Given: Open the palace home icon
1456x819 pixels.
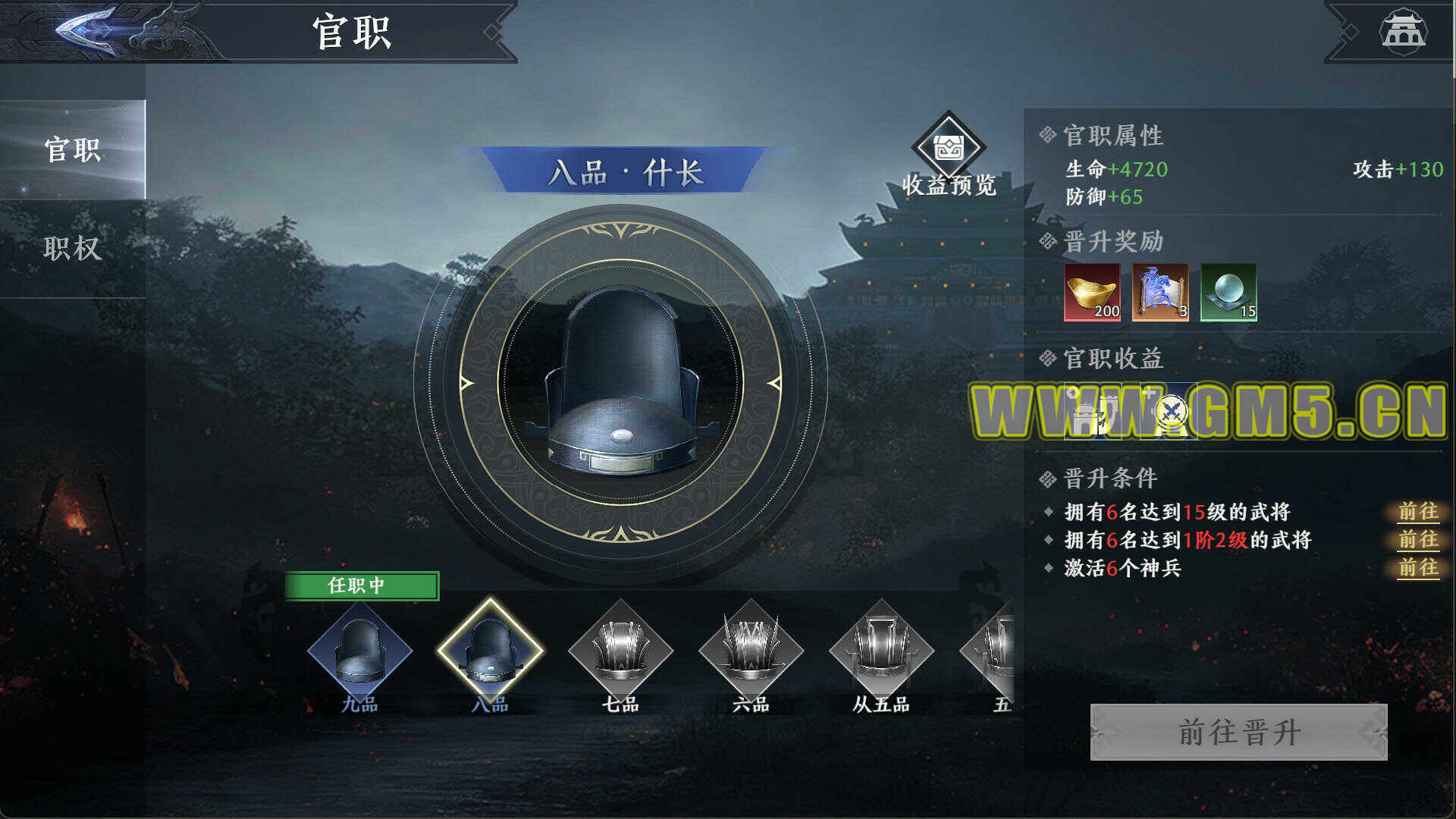Looking at the screenshot, I should [x=1402, y=32].
